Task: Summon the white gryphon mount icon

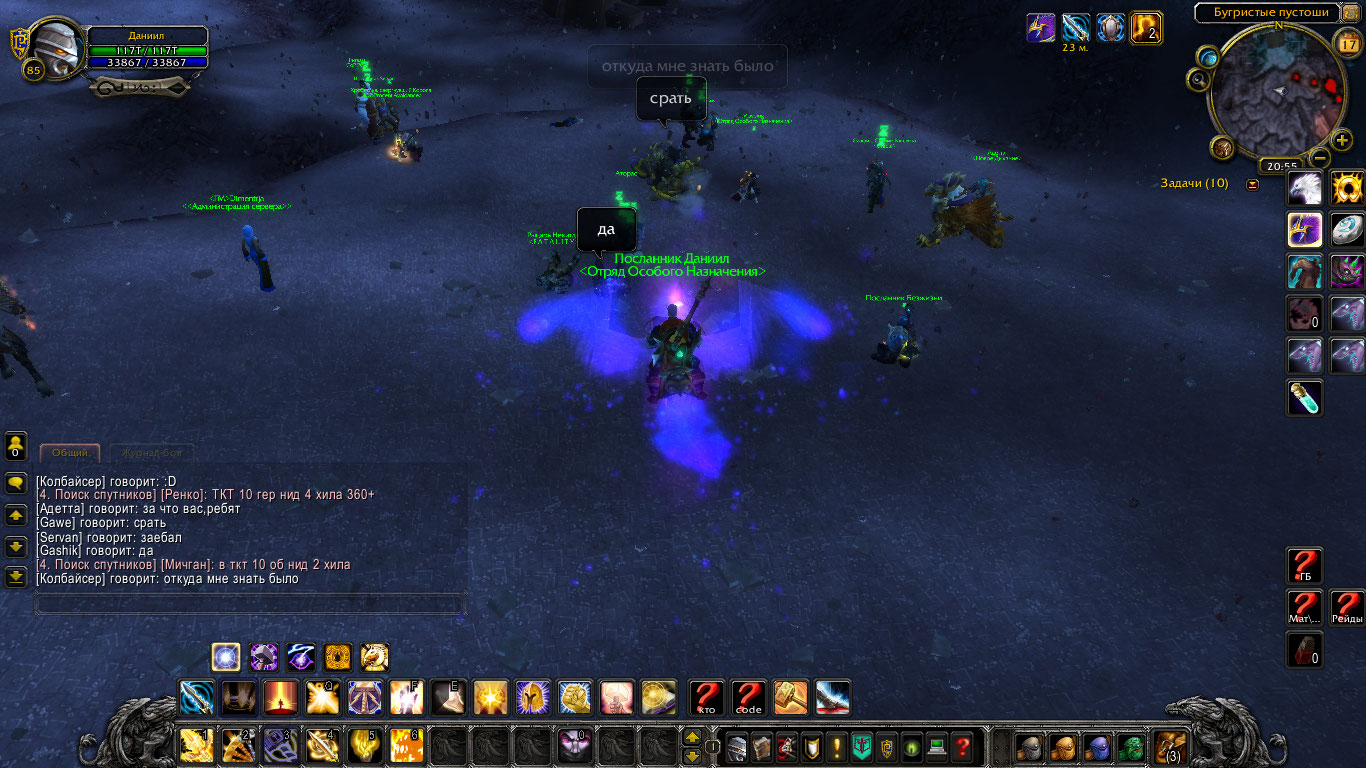Action: (1305, 188)
